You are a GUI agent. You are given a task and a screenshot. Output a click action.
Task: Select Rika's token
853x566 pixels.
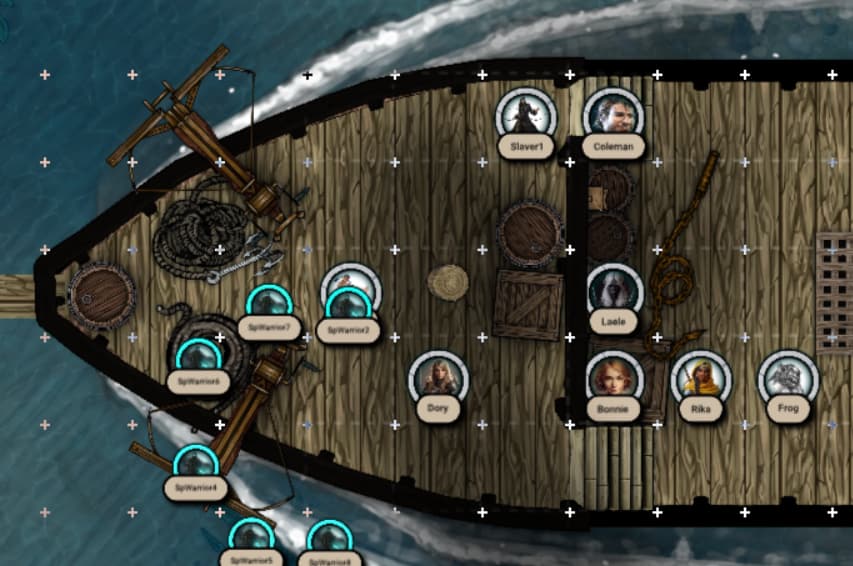tap(700, 378)
